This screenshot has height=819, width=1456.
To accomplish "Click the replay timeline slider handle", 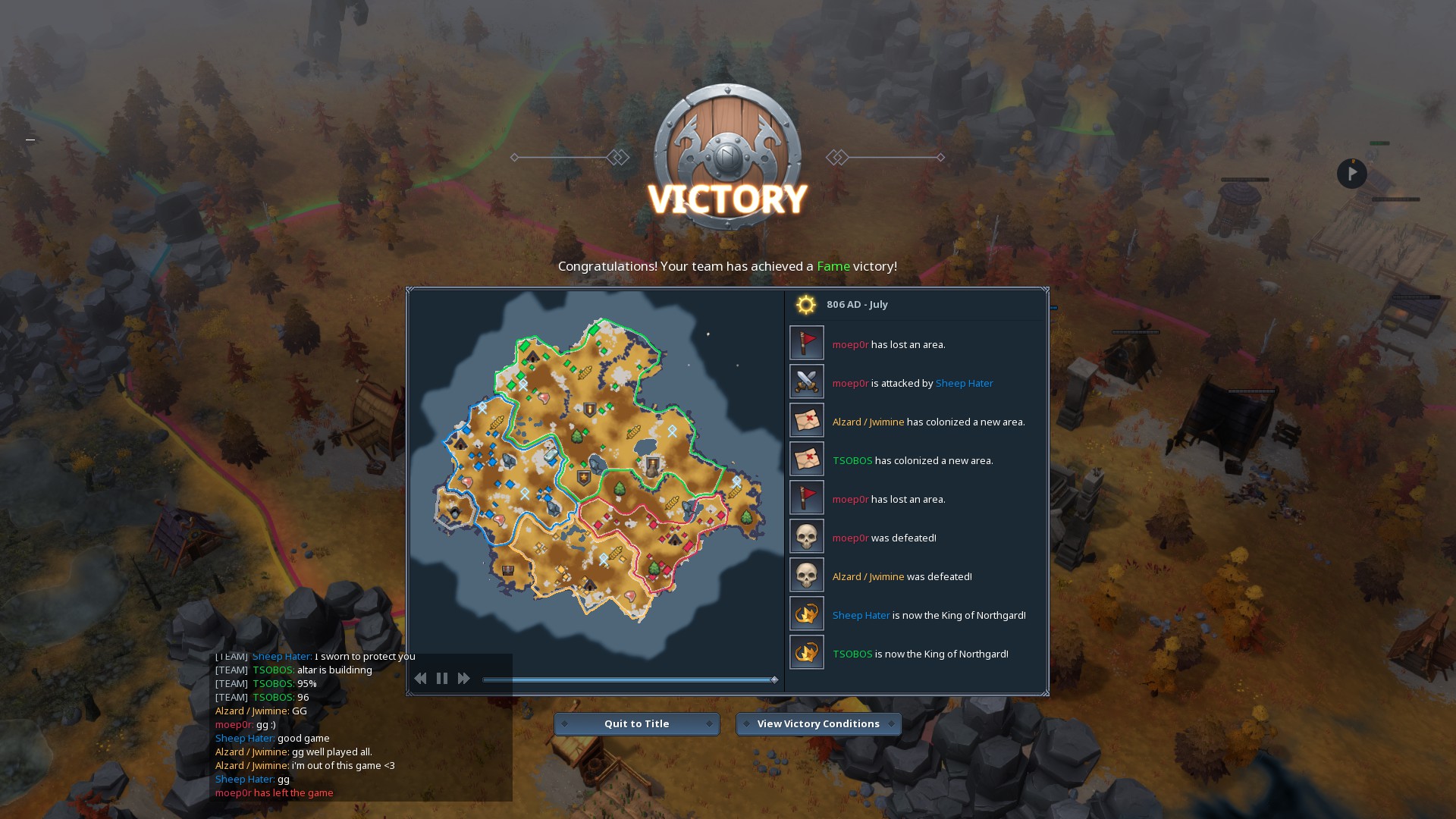I will pyautogui.click(x=774, y=679).
